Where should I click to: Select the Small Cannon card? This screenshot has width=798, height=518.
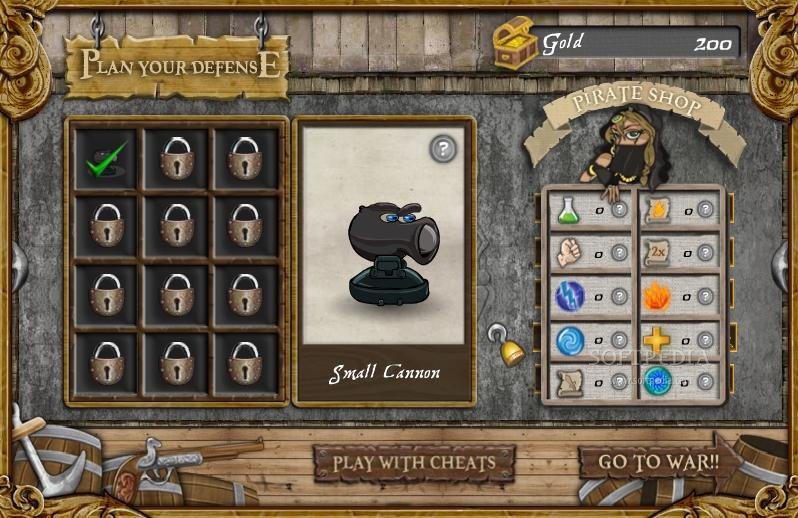click(384, 261)
